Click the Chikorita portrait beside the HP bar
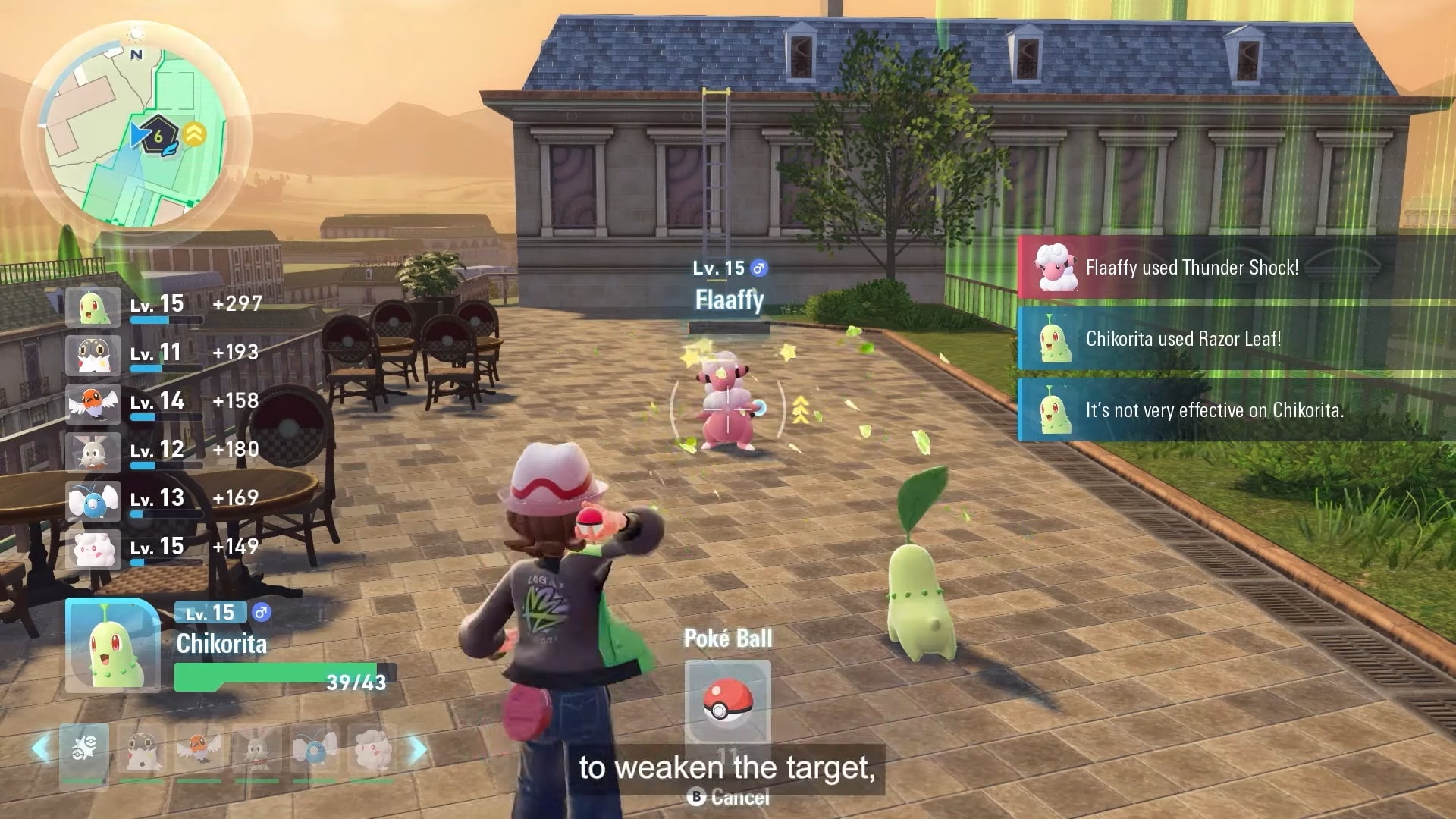The image size is (1456, 819). pos(112,646)
